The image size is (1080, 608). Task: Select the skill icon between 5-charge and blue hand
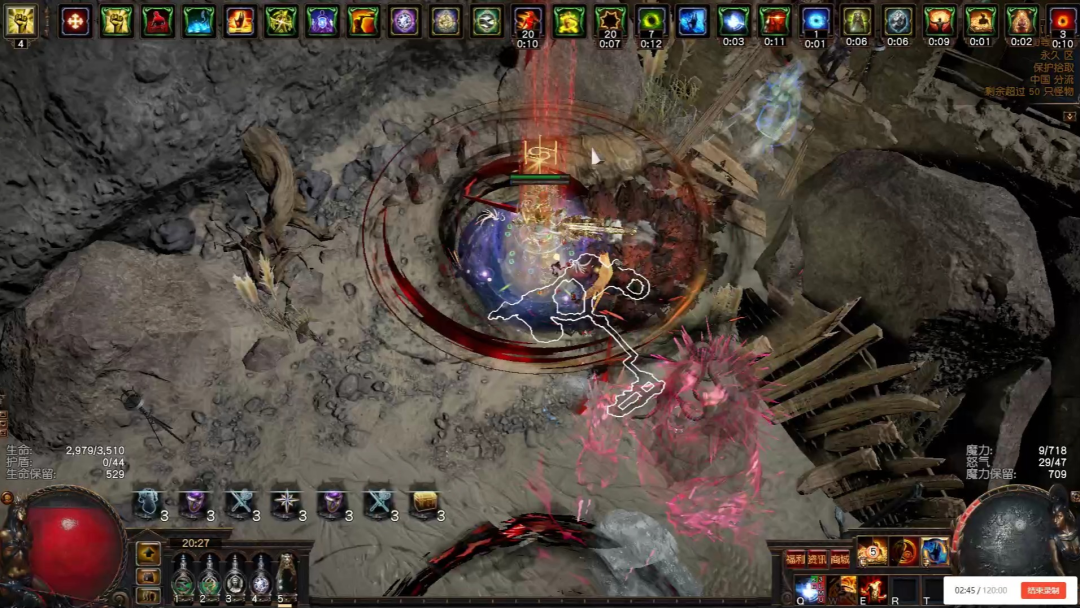tap(904, 551)
